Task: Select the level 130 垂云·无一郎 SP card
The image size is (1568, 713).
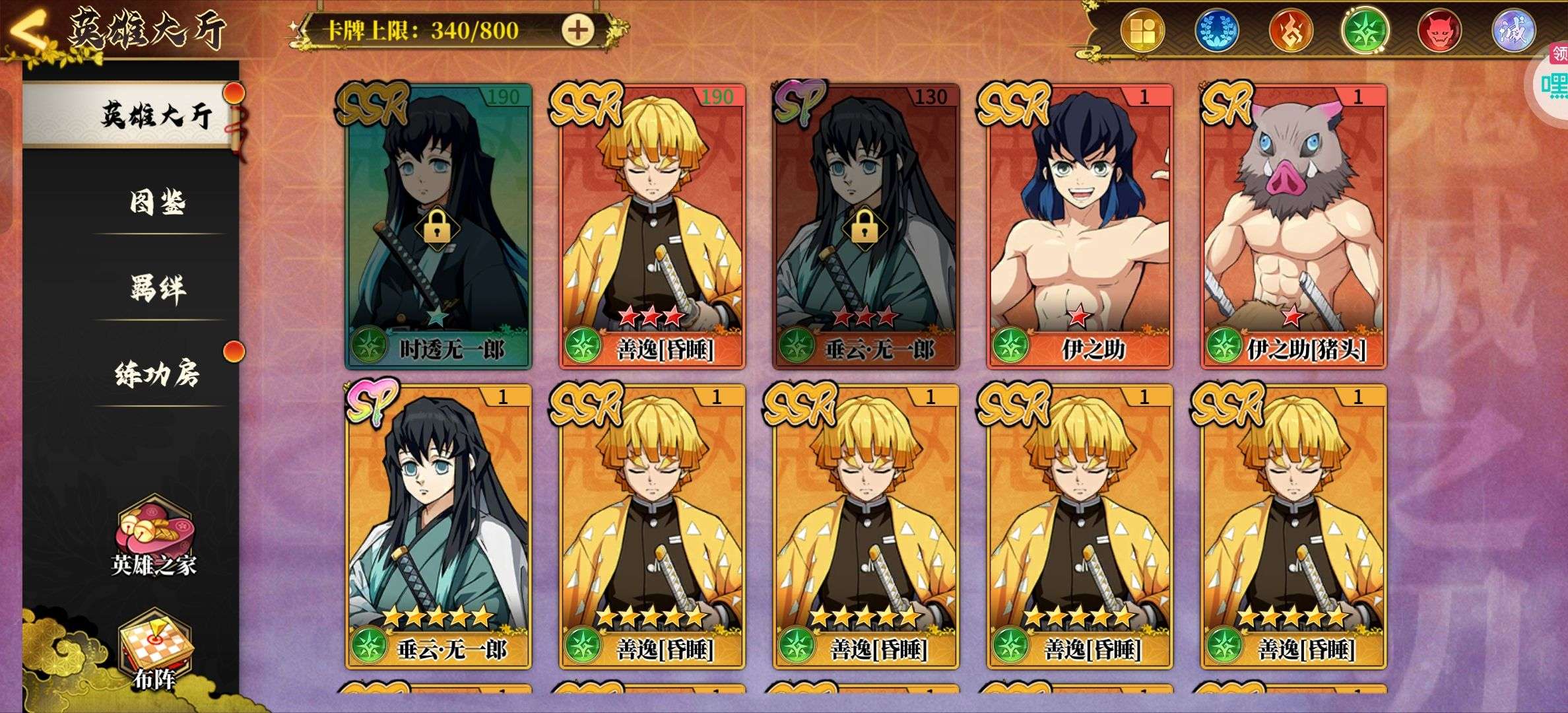Action: (x=866, y=226)
